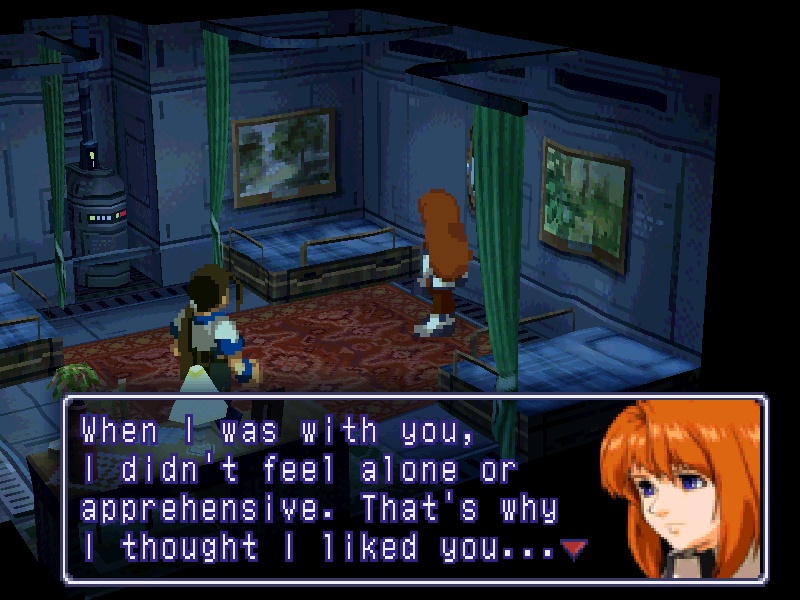The image size is (800, 600).
Task: Click the red dialogue continue arrow
Action: coord(572,547)
